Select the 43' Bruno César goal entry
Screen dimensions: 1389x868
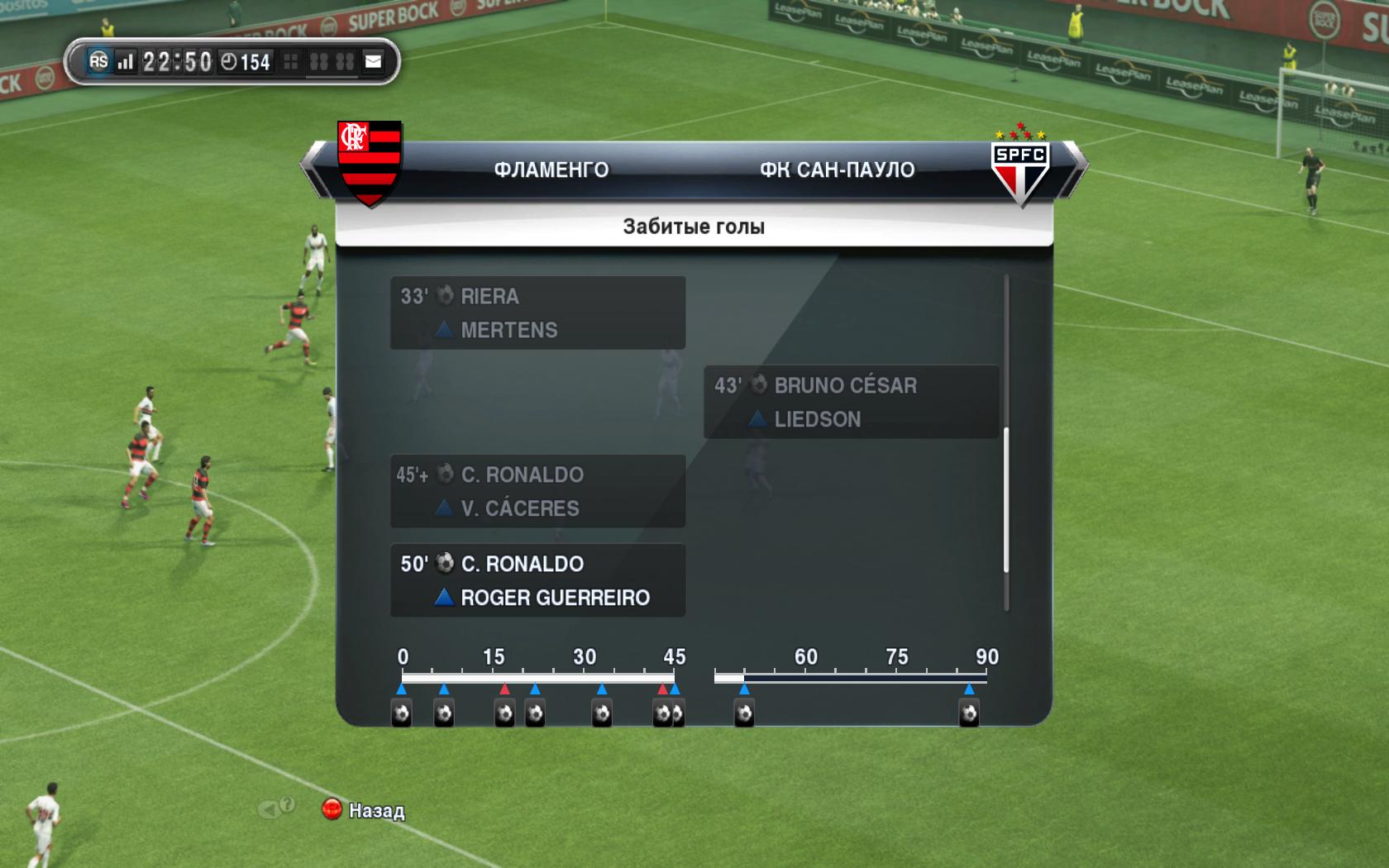point(851,402)
